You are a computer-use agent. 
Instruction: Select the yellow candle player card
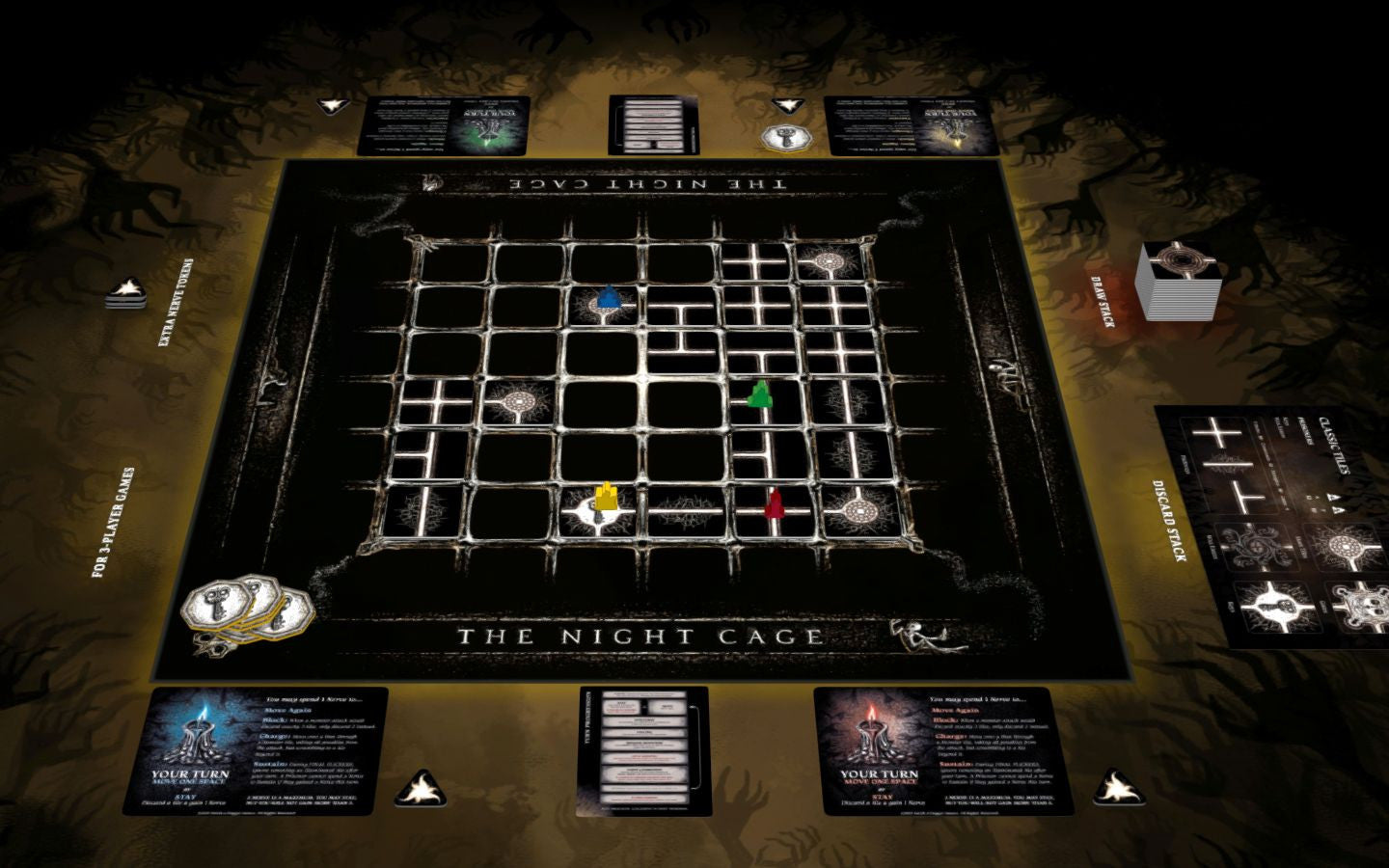912,125
